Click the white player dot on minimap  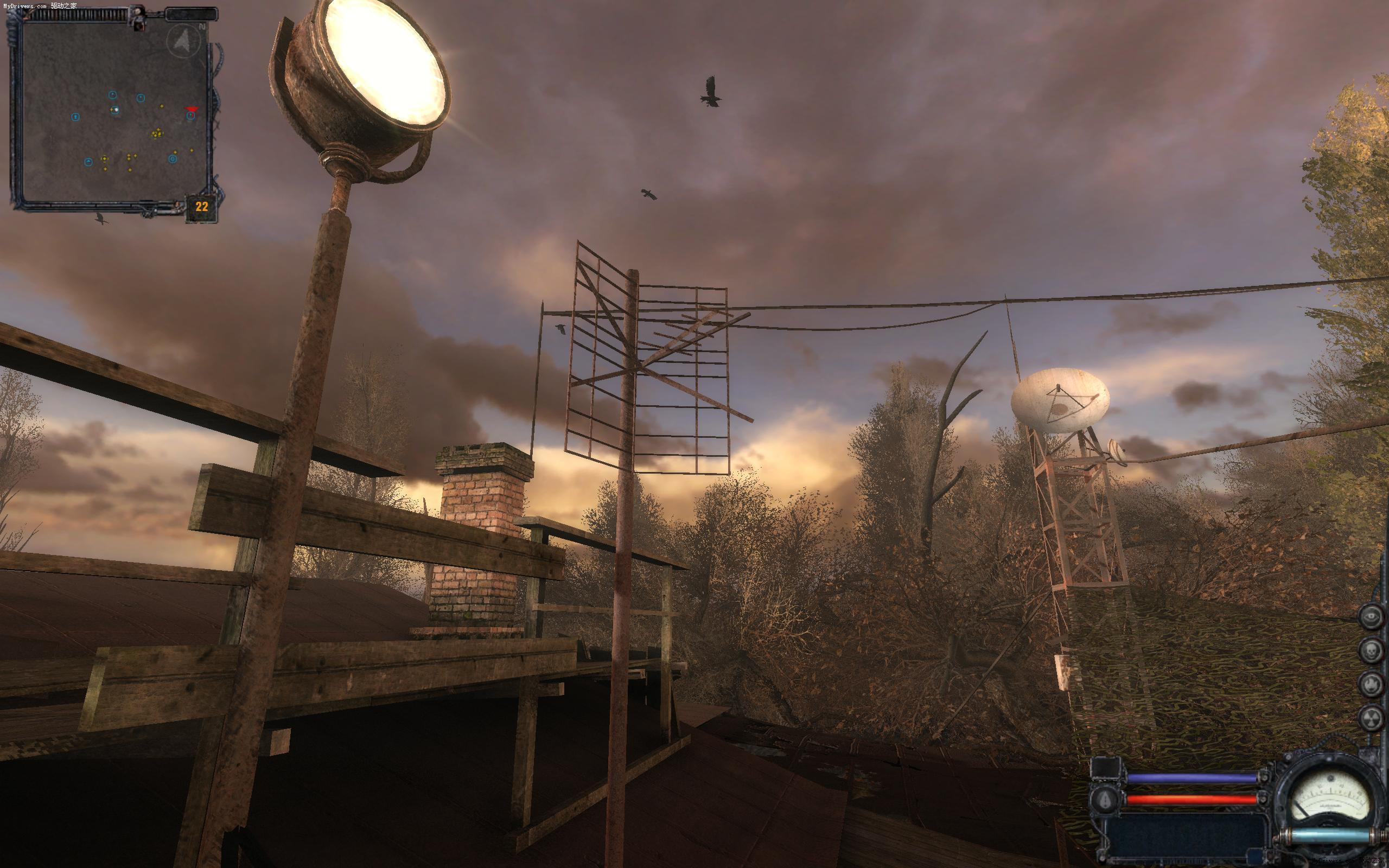[116, 109]
